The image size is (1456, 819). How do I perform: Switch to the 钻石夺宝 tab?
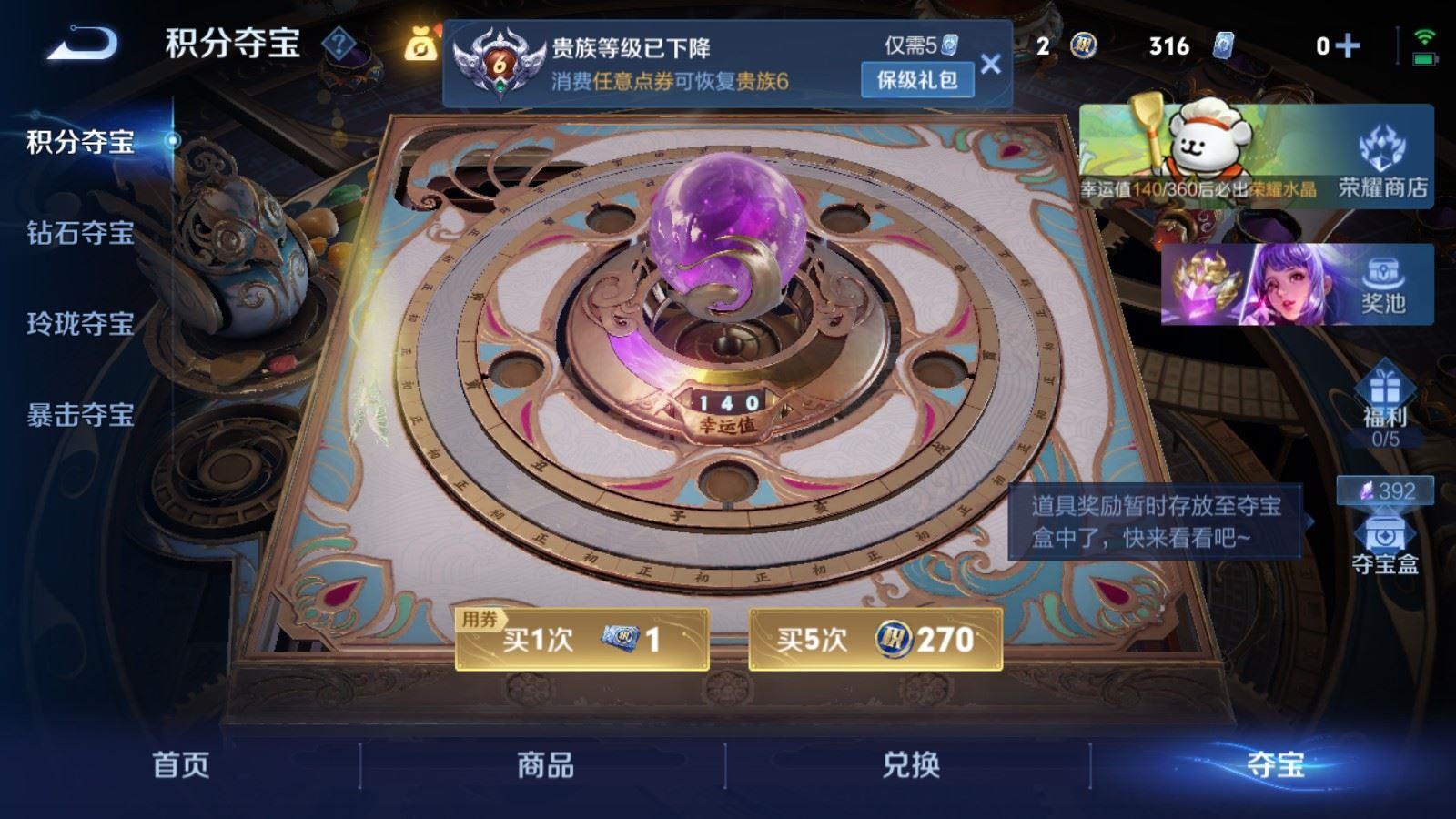point(82,232)
